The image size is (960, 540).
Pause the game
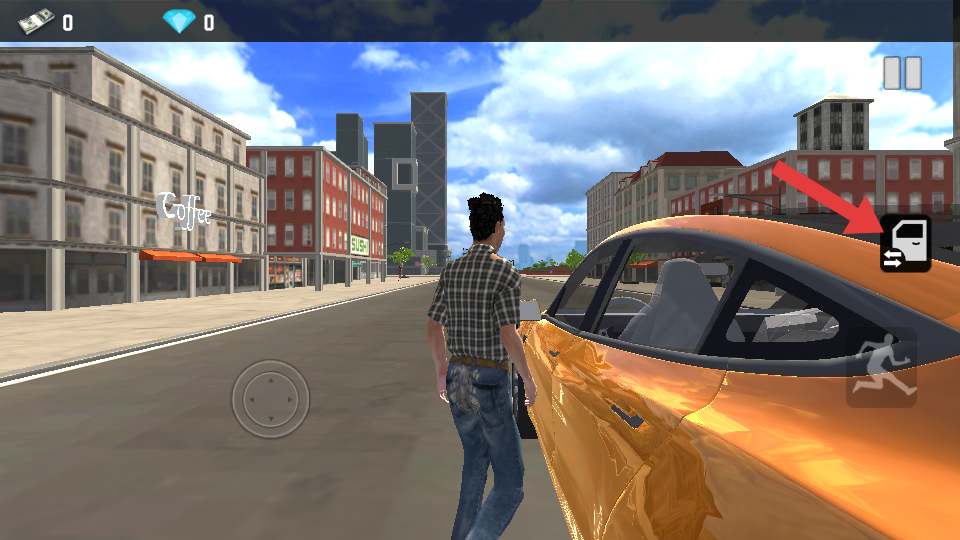[x=902, y=73]
